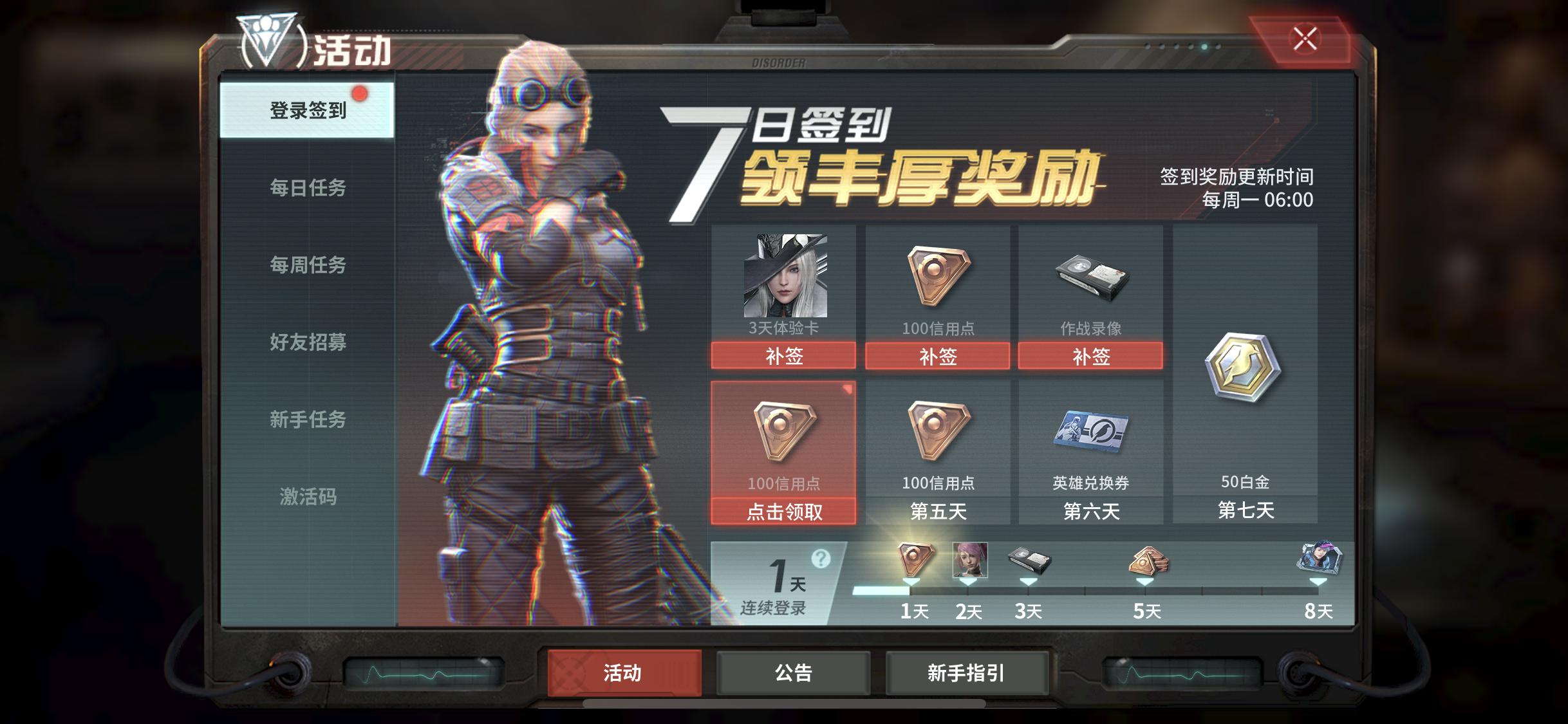Viewport: 1568px width, 724px height.
Task: Open the 每日任务 daily tasks section
Action: pos(307,187)
